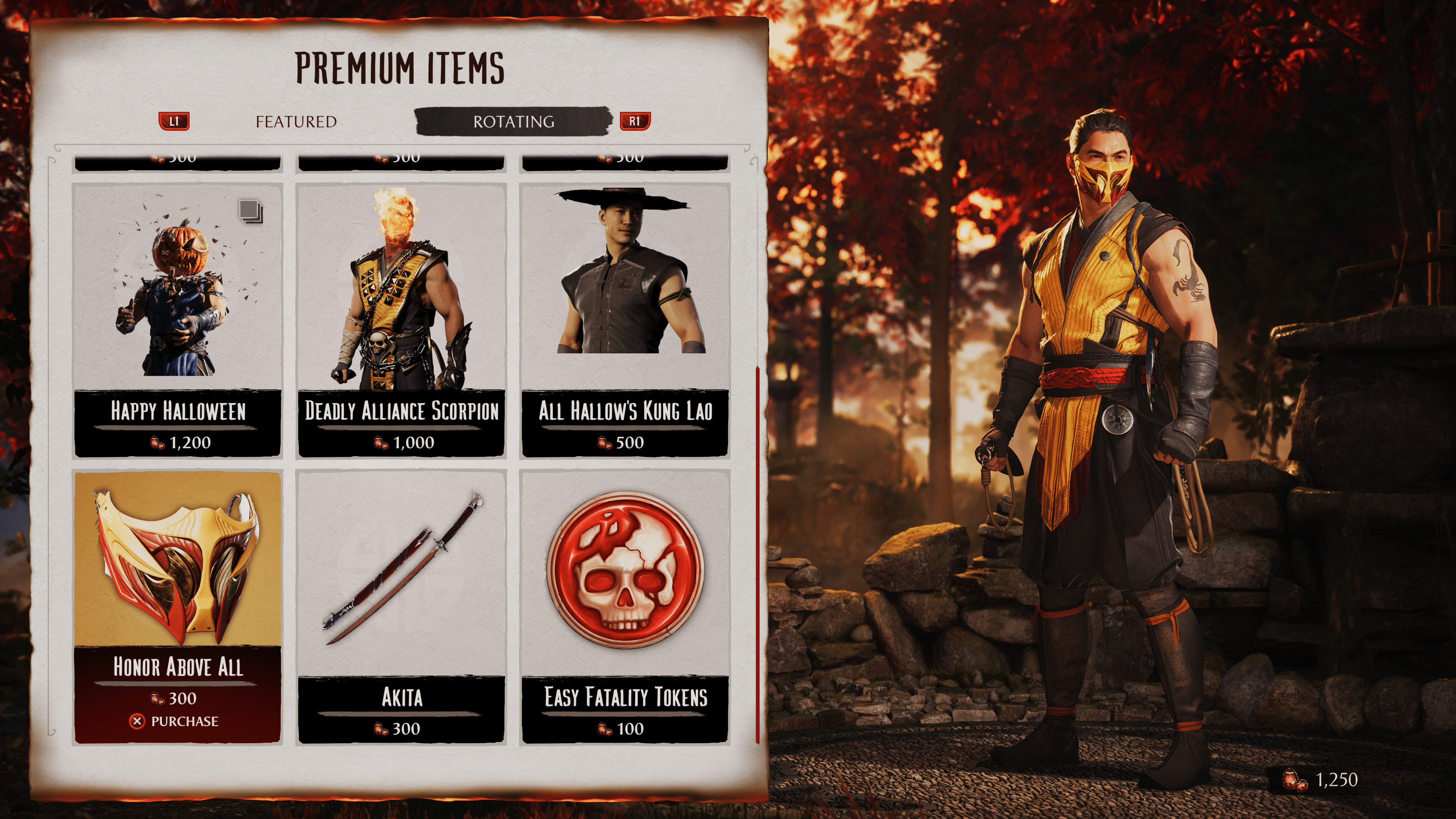Screen dimensions: 1456x819
Task: Choose the Easy Fatality Tokens item
Action: (x=624, y=606)
